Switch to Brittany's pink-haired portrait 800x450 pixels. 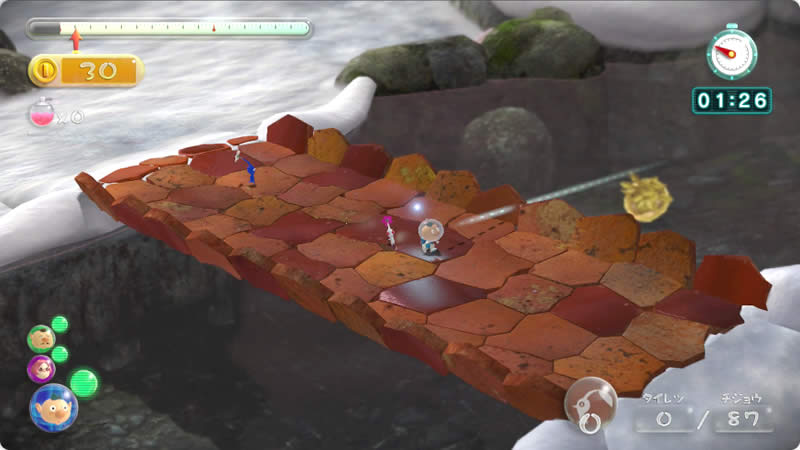[x=41, y=368]
